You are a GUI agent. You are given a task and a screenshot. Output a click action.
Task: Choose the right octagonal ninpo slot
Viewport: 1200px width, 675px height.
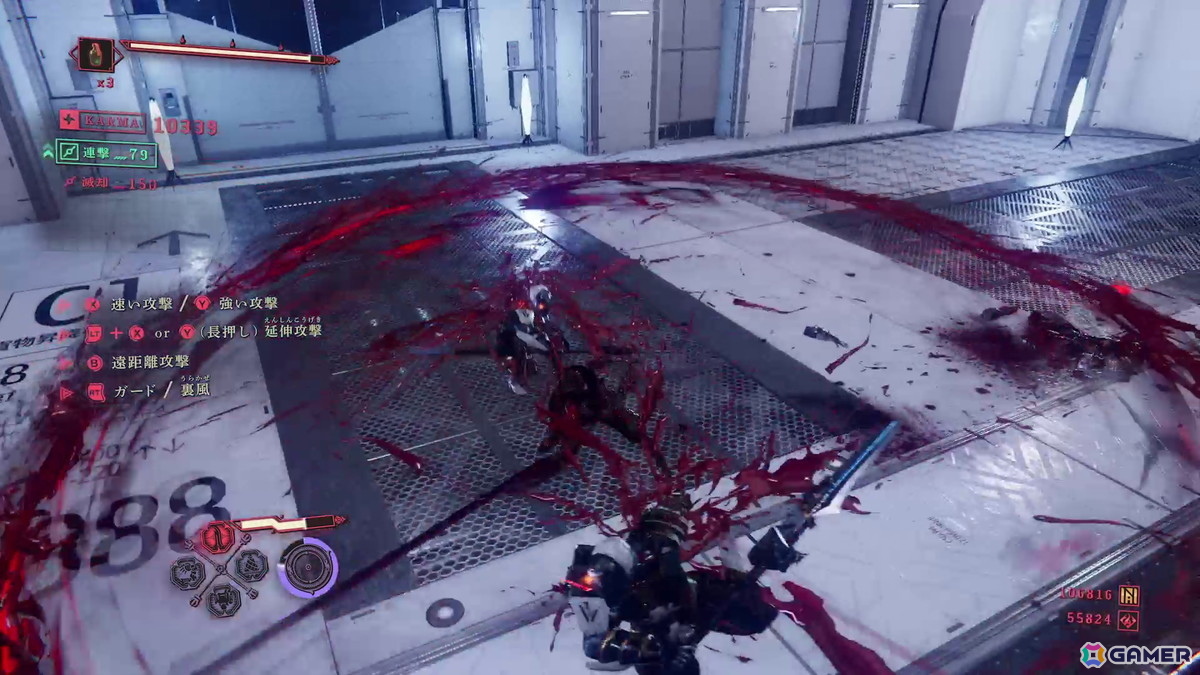(x=249, y=566)
